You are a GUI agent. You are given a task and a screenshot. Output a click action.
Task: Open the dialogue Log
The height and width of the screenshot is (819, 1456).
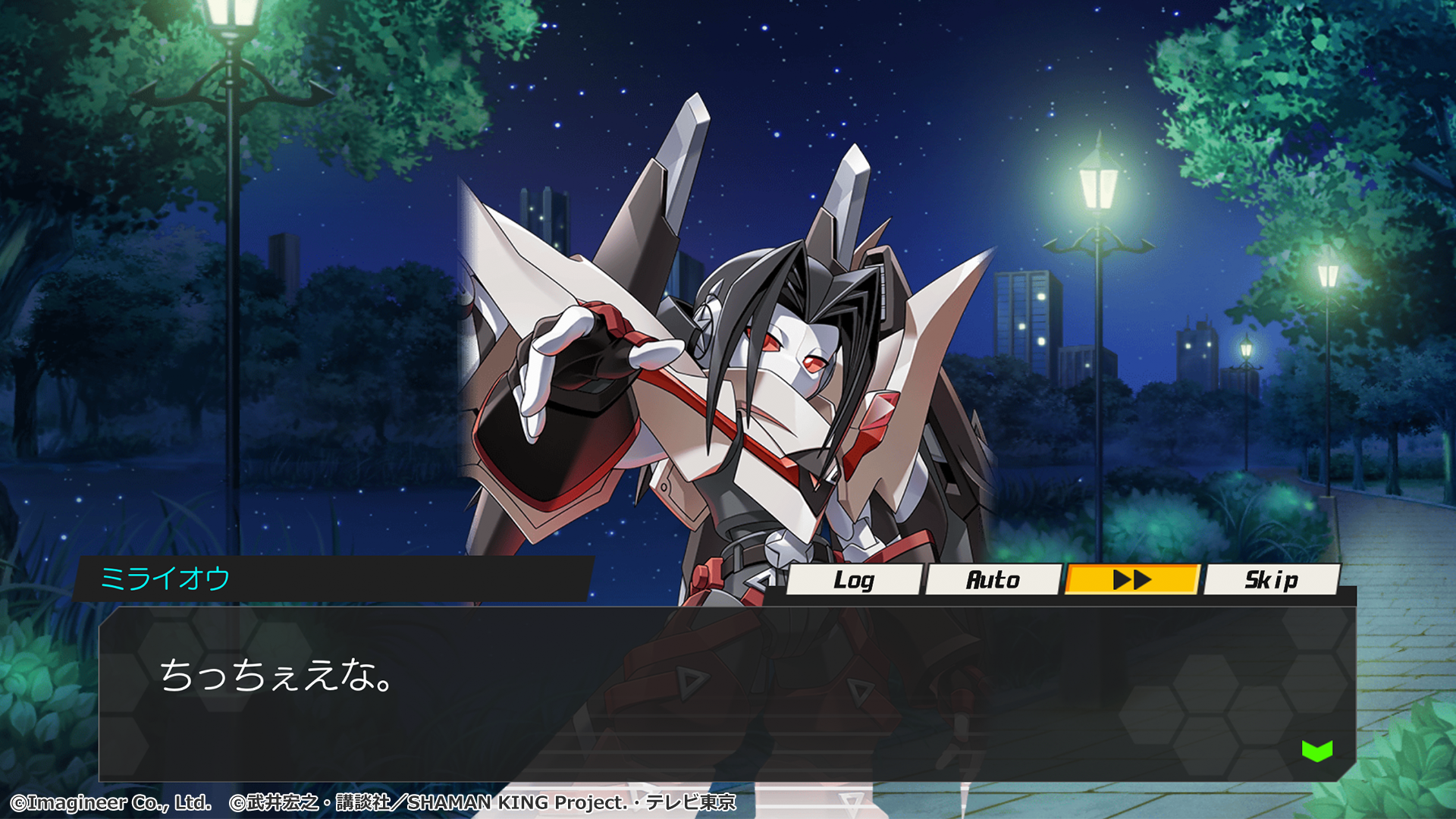coord(854,580)
